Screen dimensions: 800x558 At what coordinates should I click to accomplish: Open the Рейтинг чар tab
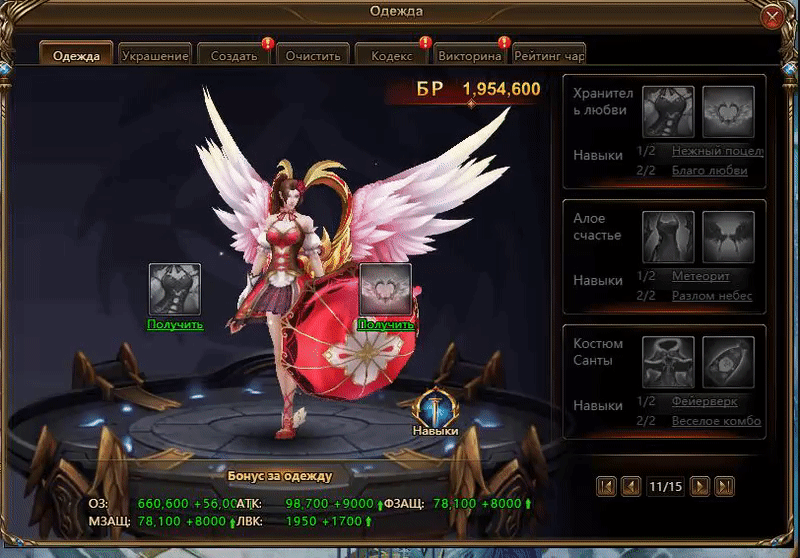pyautogui.click(x=549, y=56)
